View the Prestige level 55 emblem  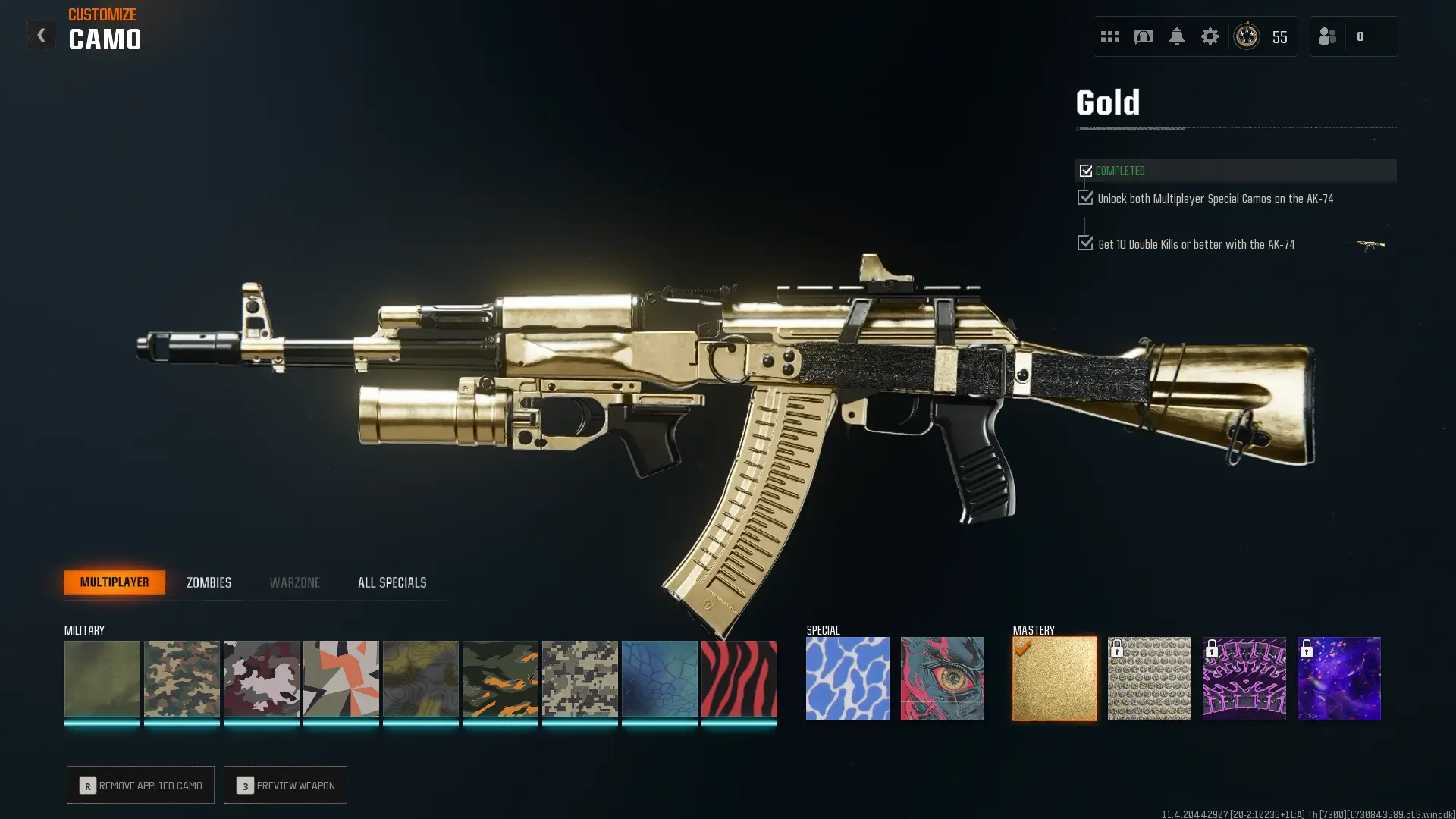[x=1246, y=36]
